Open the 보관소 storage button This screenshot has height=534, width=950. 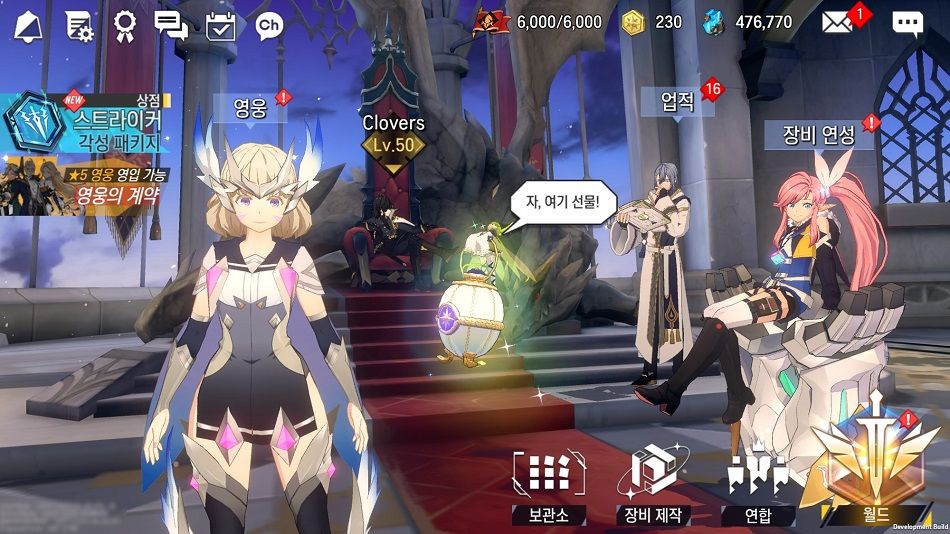click(548, 486)
